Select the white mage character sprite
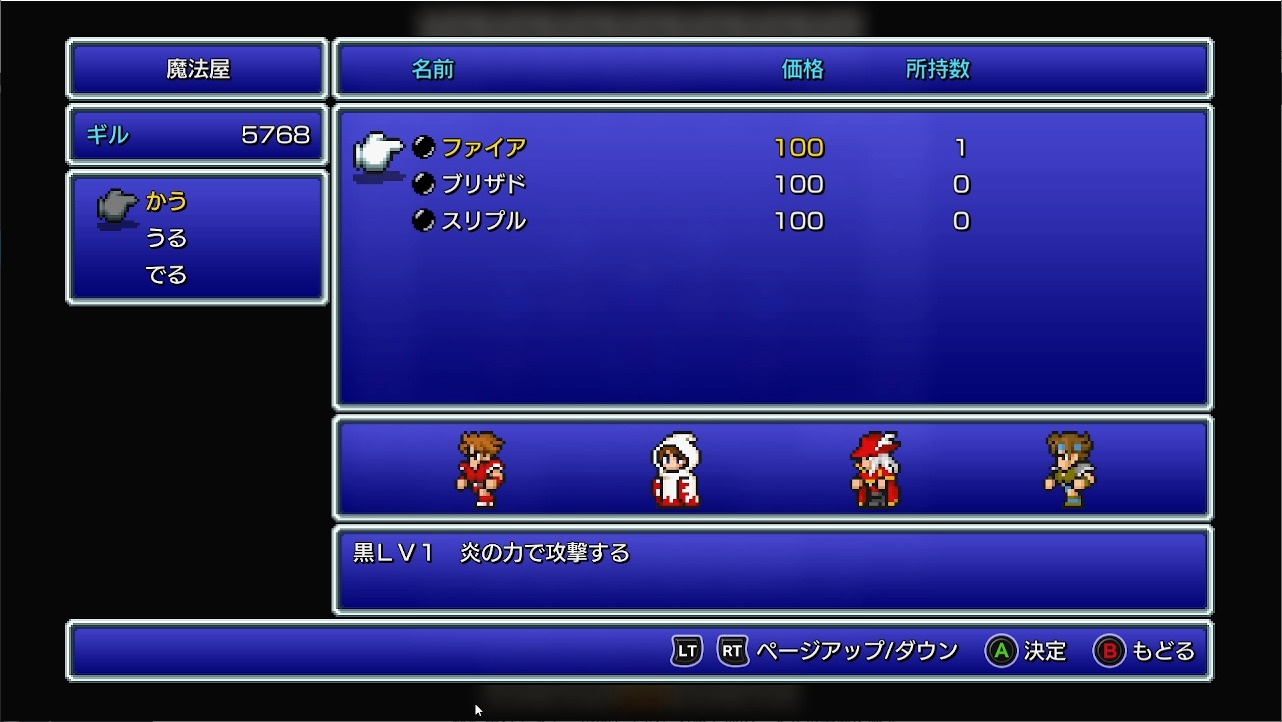 pyautogui.click(x=675, y=470)
